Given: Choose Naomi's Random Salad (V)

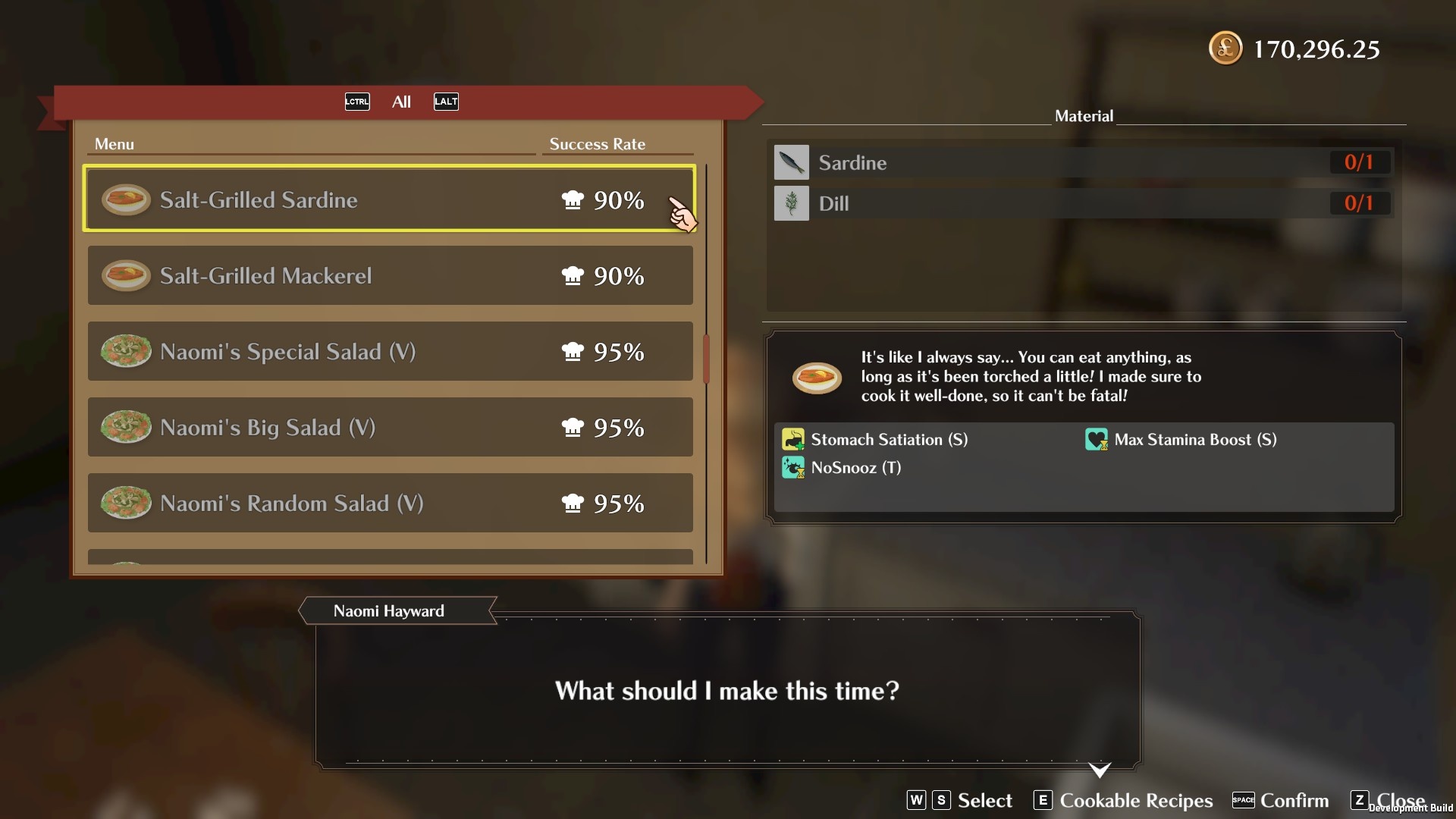Looking at the screenshot, I should pos(389,503).
